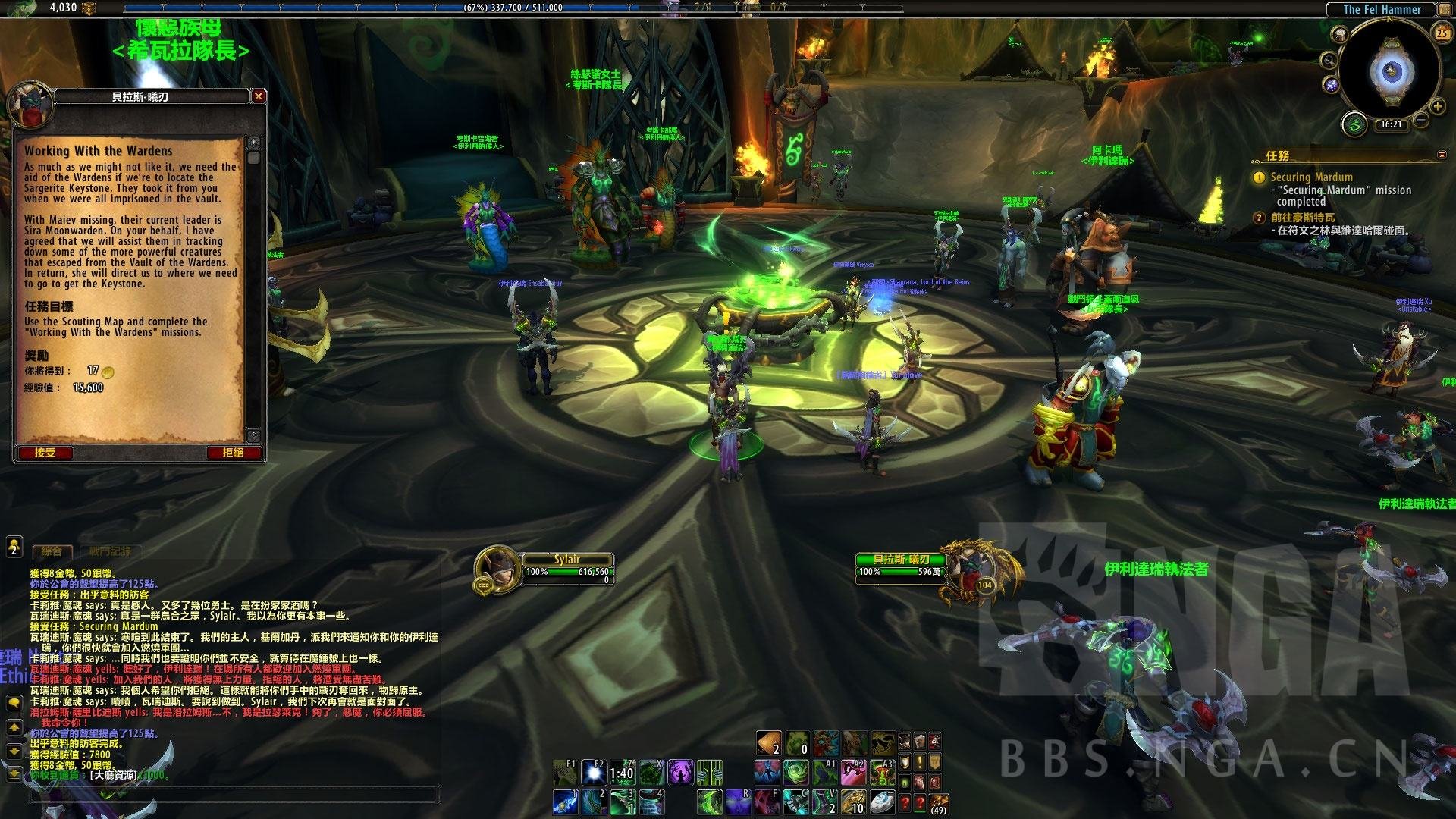Activate the green crescent glaive ability

pos(710,801)
